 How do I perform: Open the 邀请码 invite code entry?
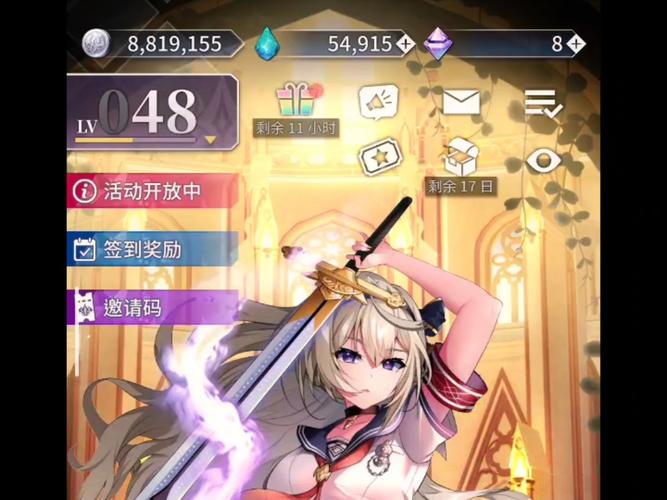[x=150, y=308]
